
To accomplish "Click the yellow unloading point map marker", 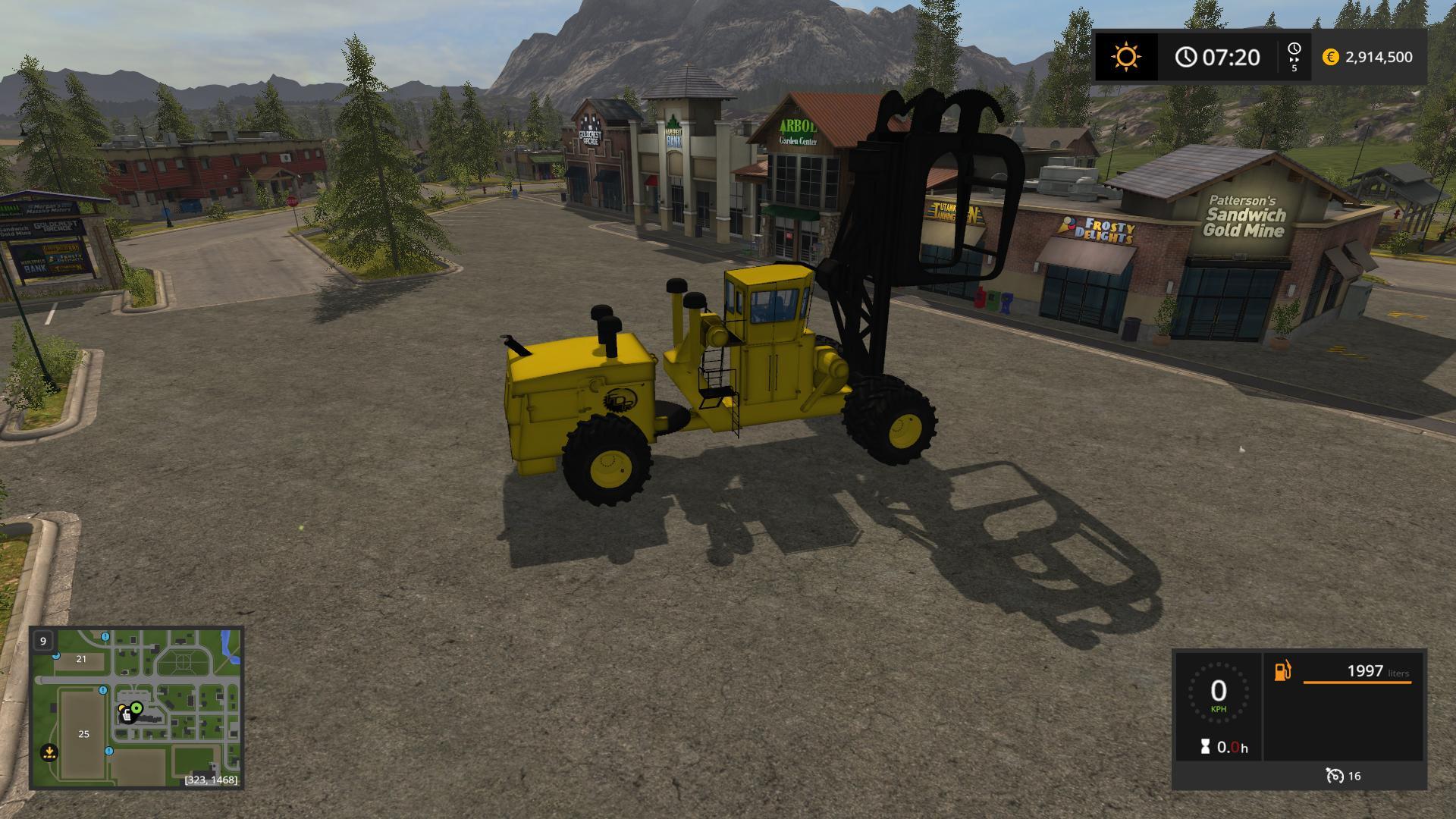I will tap(49, 753).
